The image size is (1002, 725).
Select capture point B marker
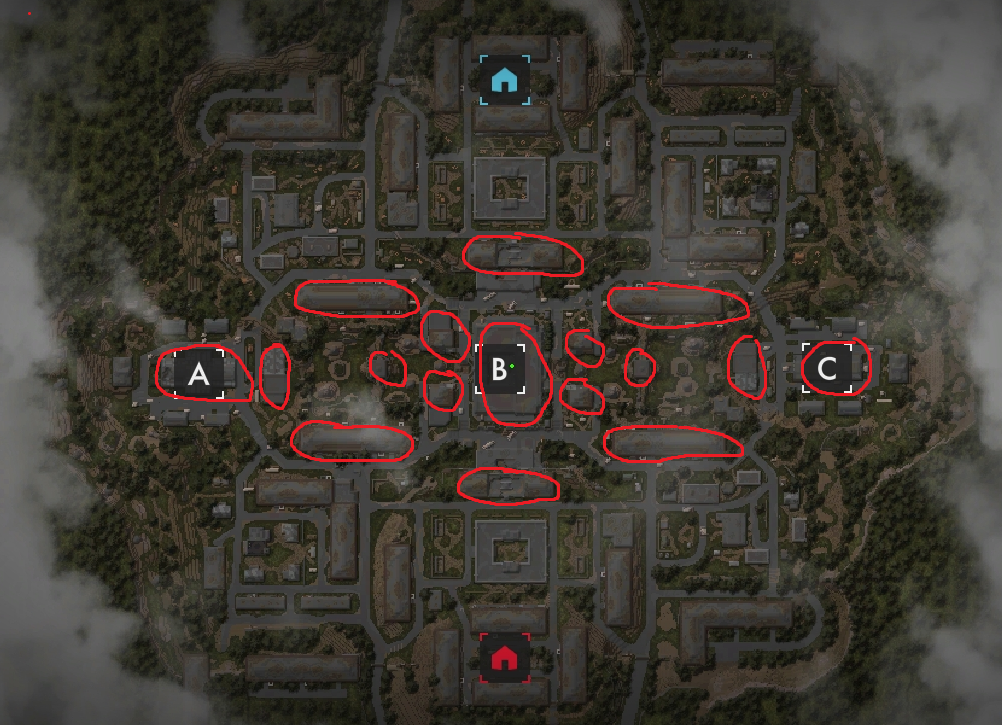(499, 370)
